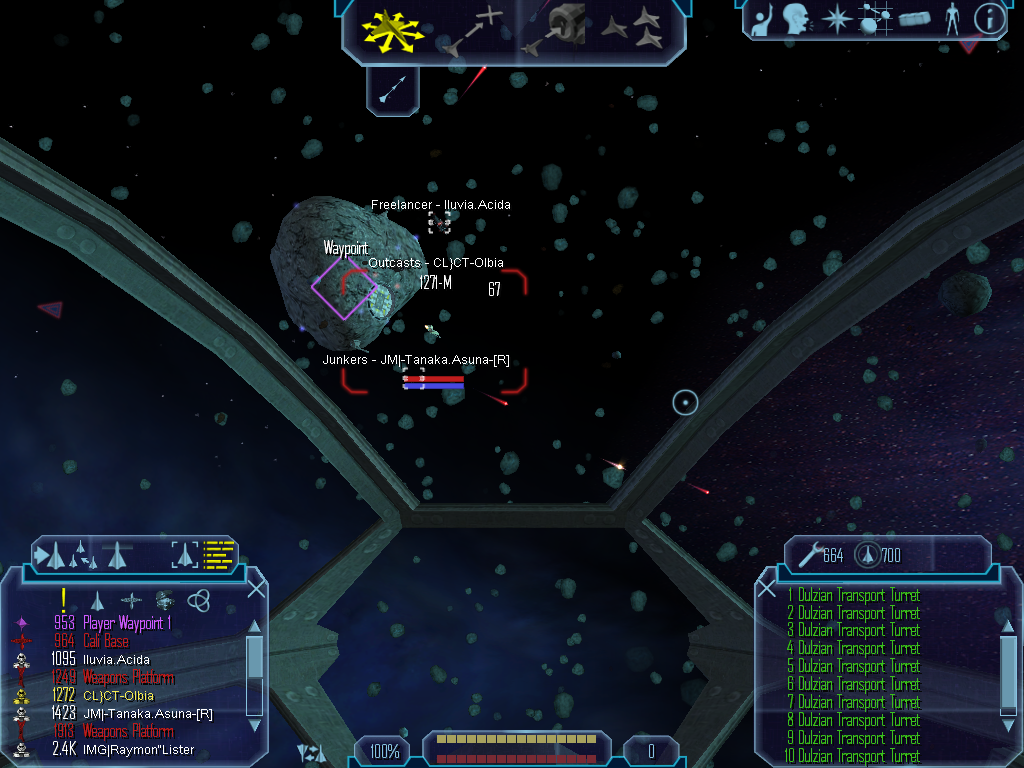Target CL}CT-Olbia in the contact list
Viewport: 1024px width, 768px height.
click(x=118, y=695)
